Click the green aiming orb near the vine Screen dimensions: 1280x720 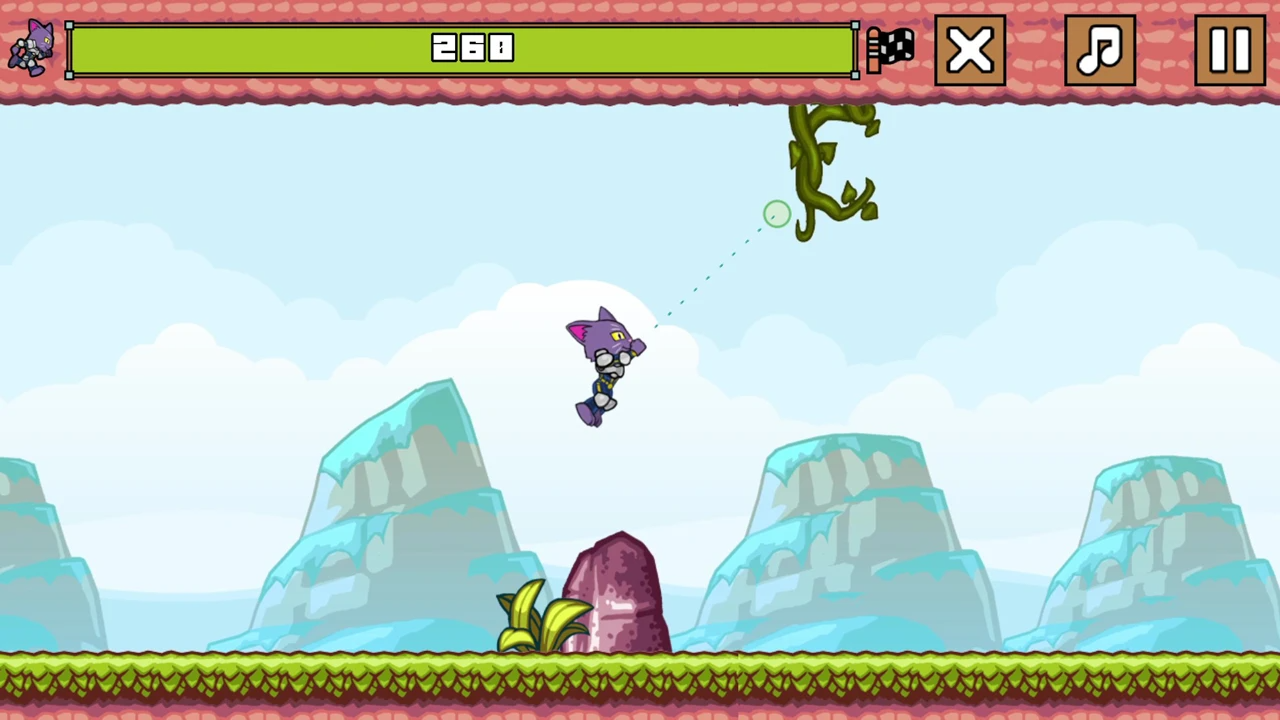[x=777, y=214]
